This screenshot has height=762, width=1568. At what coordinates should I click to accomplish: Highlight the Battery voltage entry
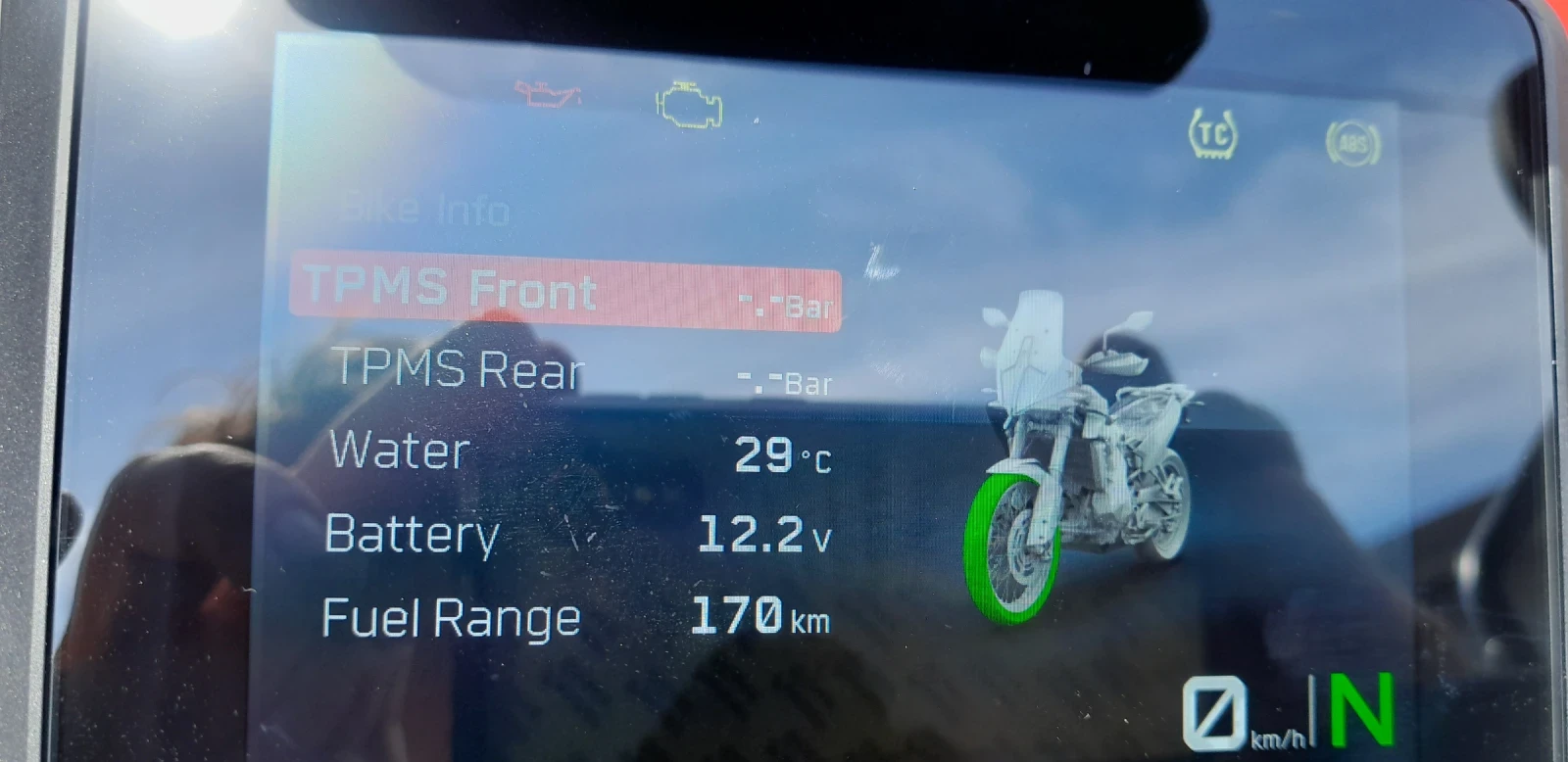point(578,535)
